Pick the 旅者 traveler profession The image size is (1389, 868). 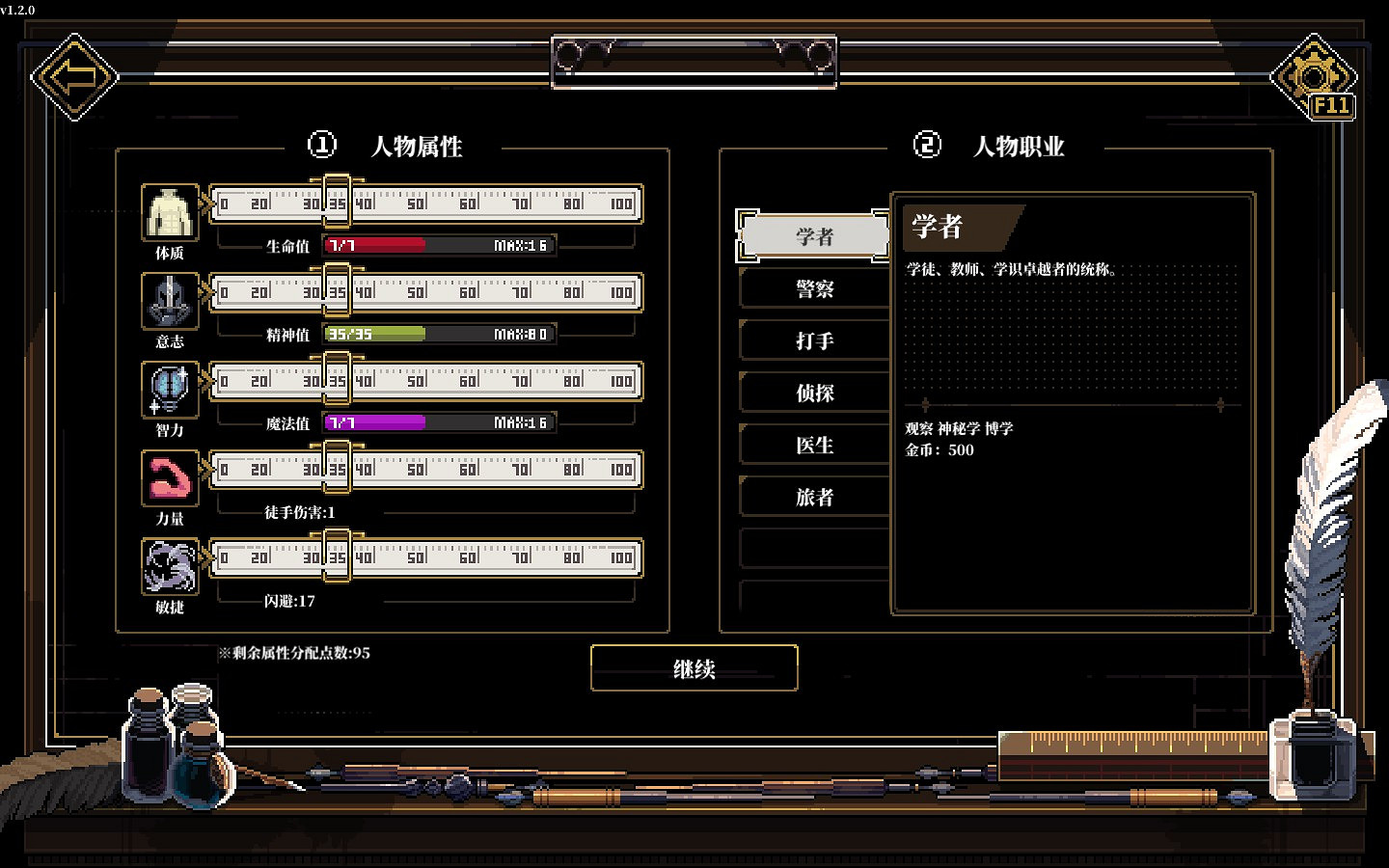815,496
